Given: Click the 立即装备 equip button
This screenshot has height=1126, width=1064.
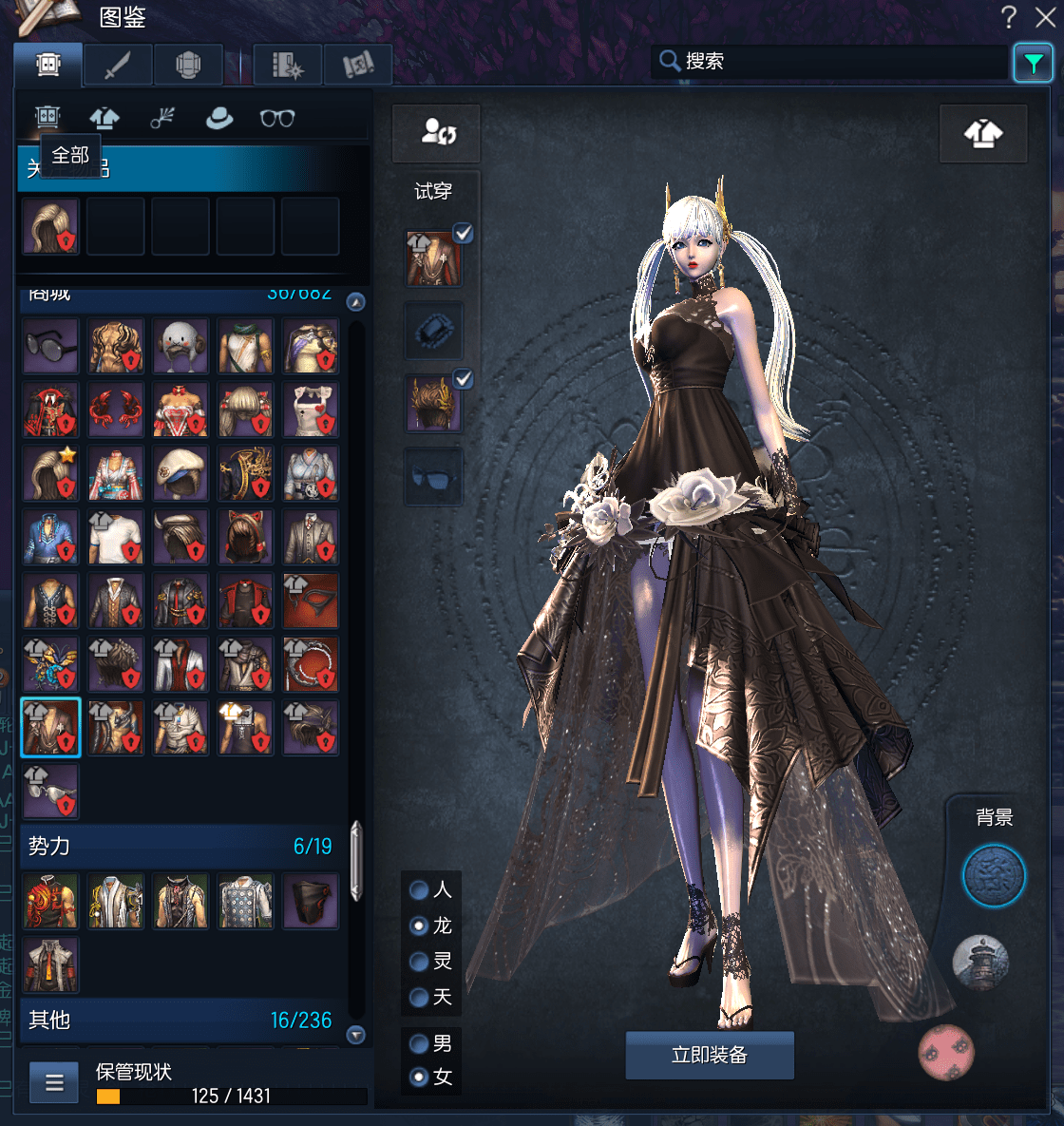Looking at the screenshot, I should click(709, 1055).
